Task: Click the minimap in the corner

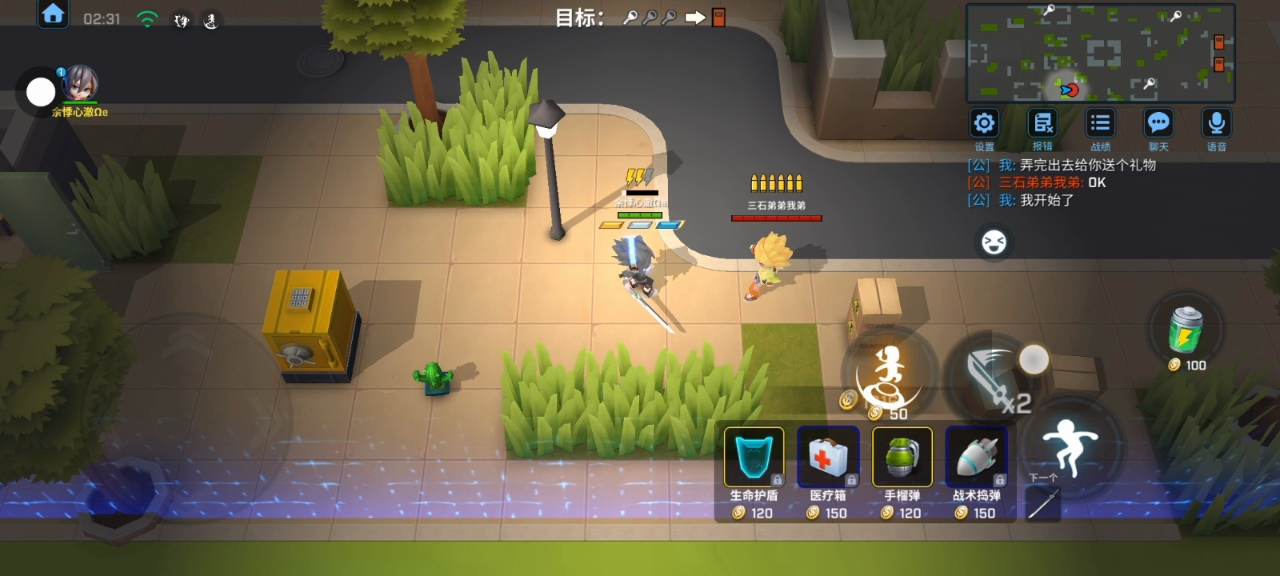Action: [1100, 53]
